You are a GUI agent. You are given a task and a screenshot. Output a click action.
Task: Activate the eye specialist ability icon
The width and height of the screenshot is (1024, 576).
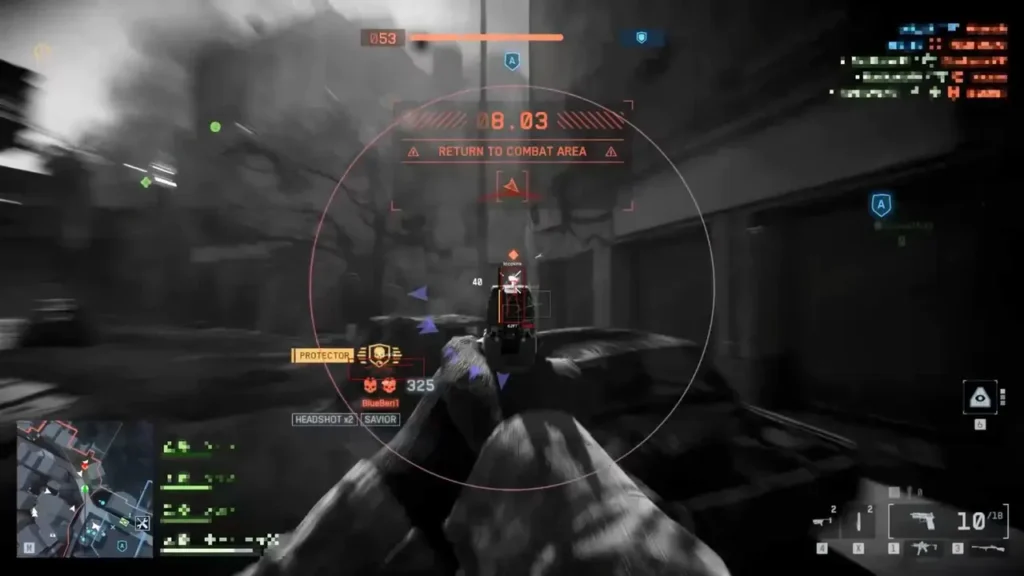click(x=979, y=397)
